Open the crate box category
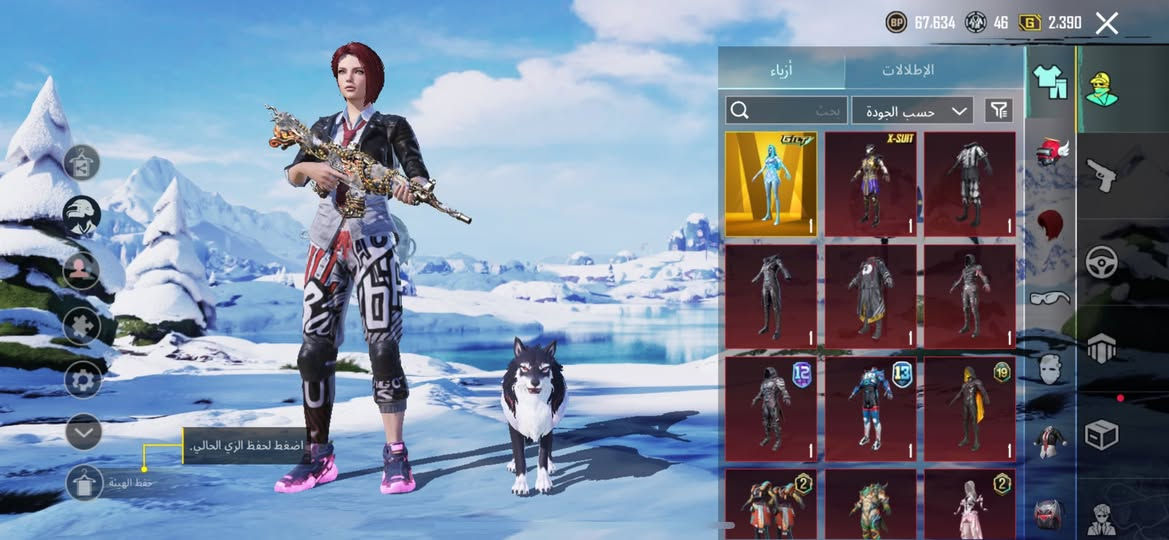 (x=1102, y=435)
